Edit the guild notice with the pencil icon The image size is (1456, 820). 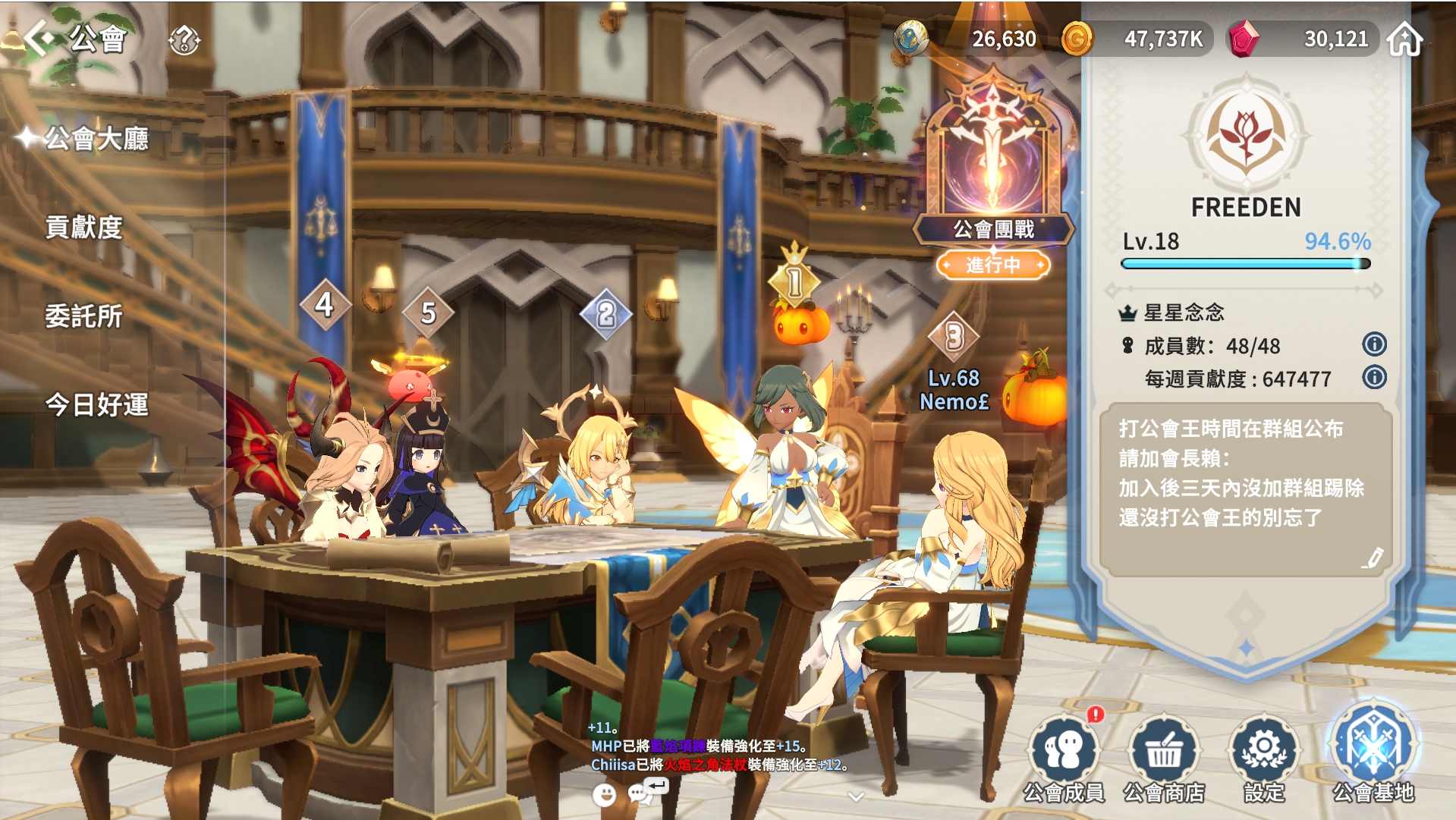[1373, 558]
